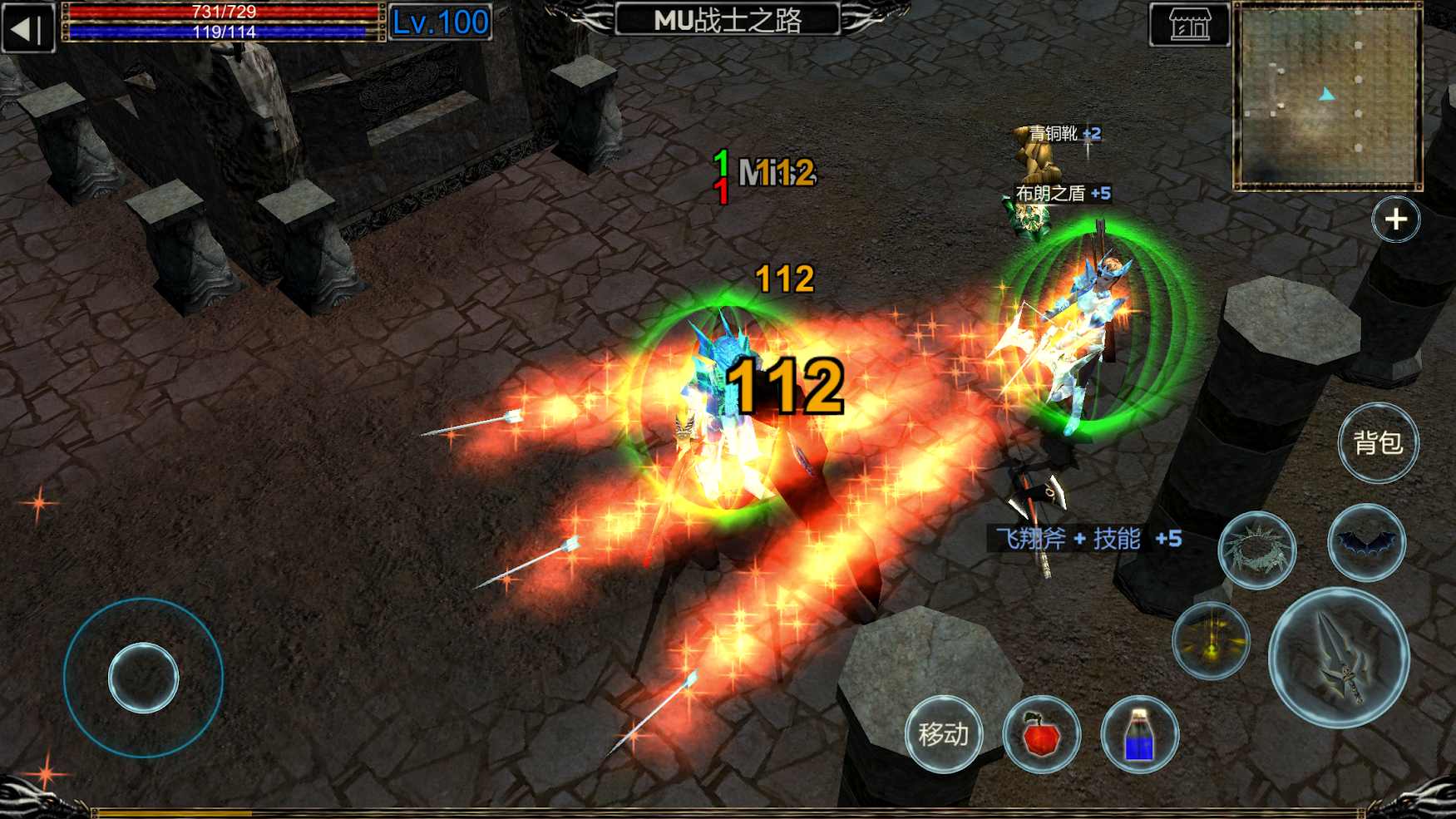
Task: Eat the red apple health potion
Action: (1042, 735)
